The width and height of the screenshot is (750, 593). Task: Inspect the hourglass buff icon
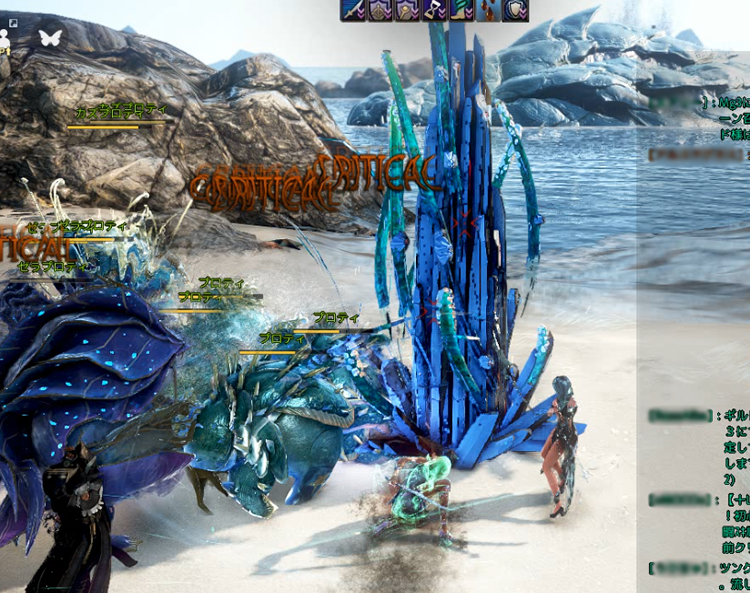[435, 10]
